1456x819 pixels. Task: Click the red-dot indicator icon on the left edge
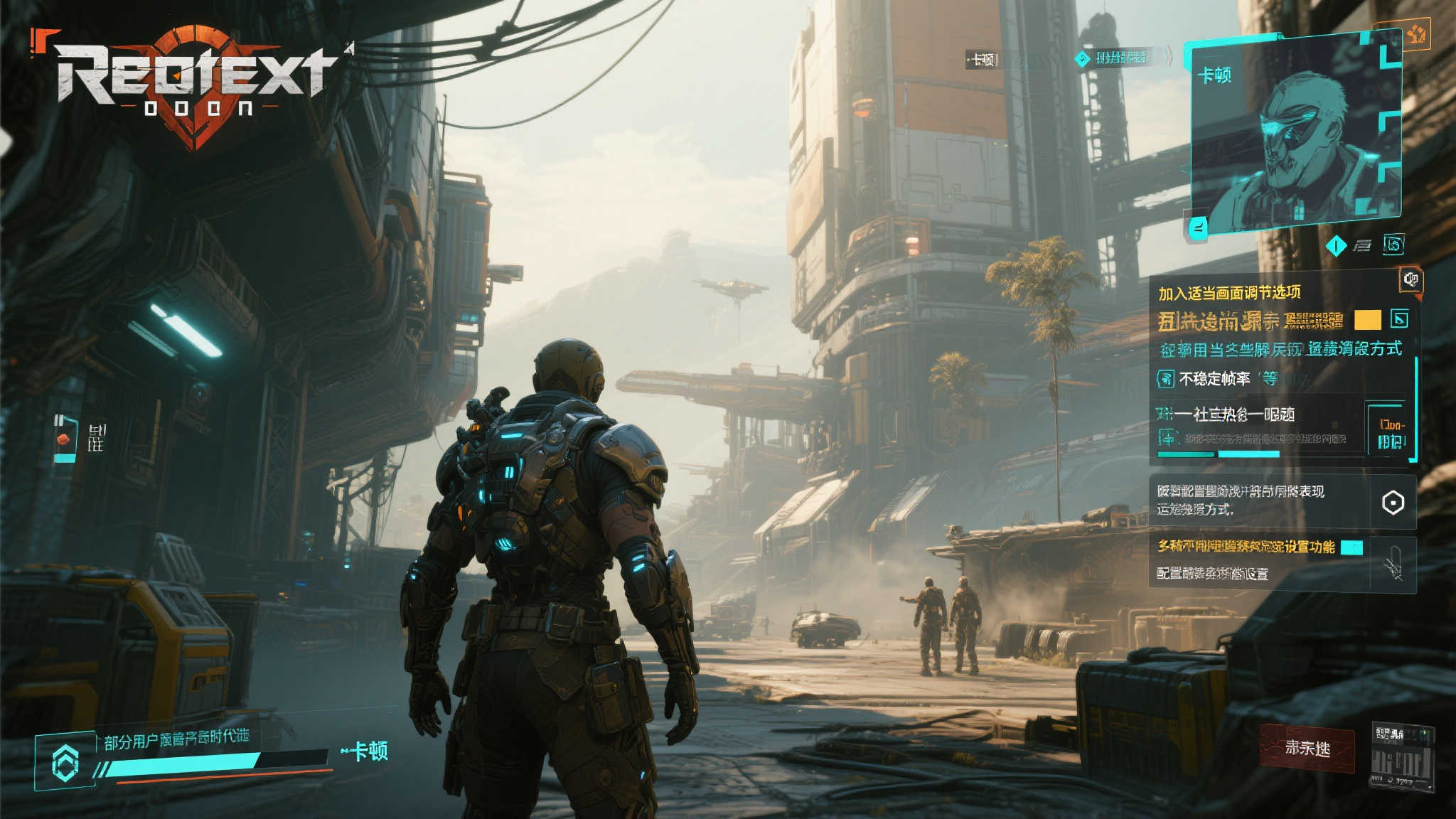65,439
